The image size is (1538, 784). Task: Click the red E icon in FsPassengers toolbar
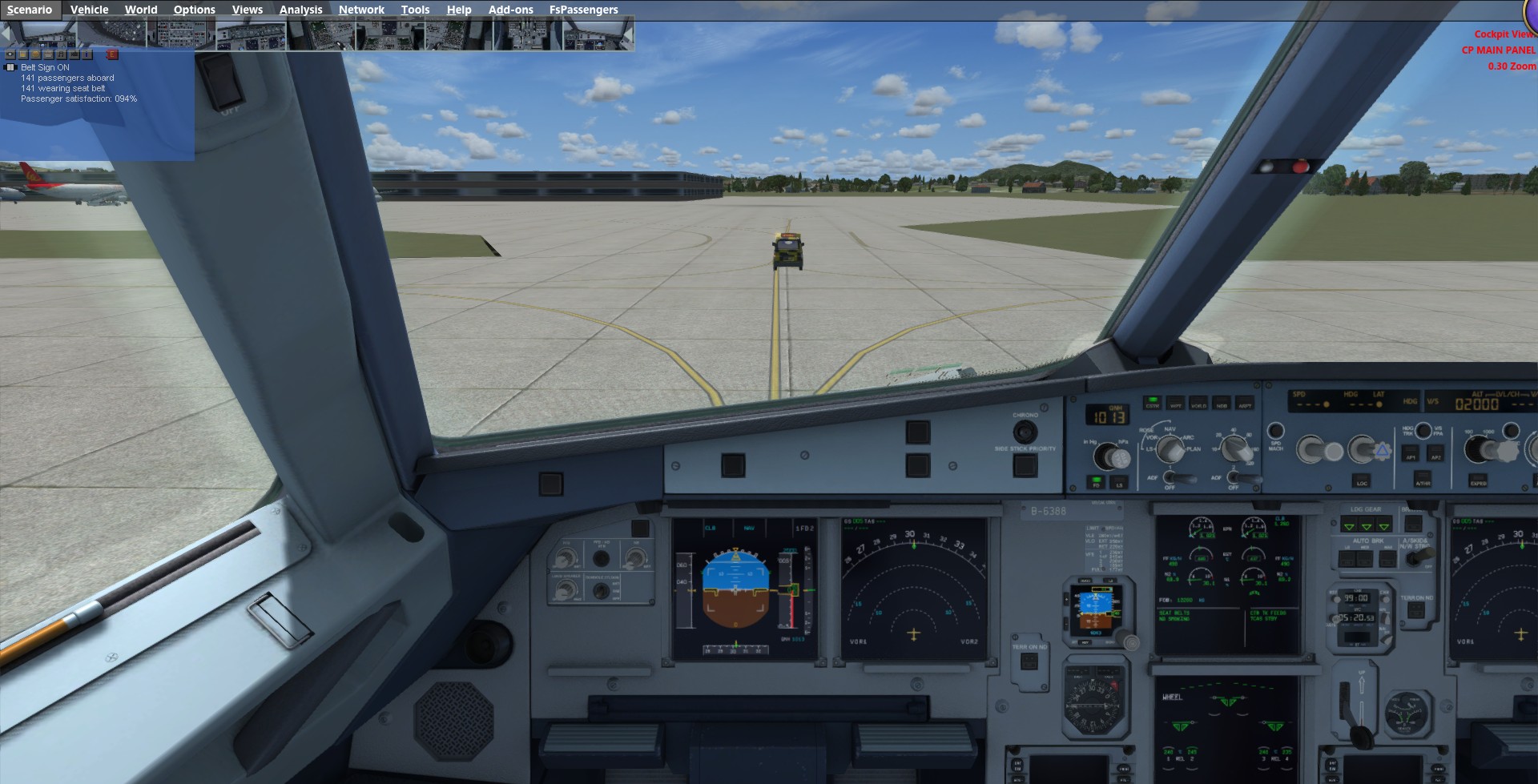[112, 54]
